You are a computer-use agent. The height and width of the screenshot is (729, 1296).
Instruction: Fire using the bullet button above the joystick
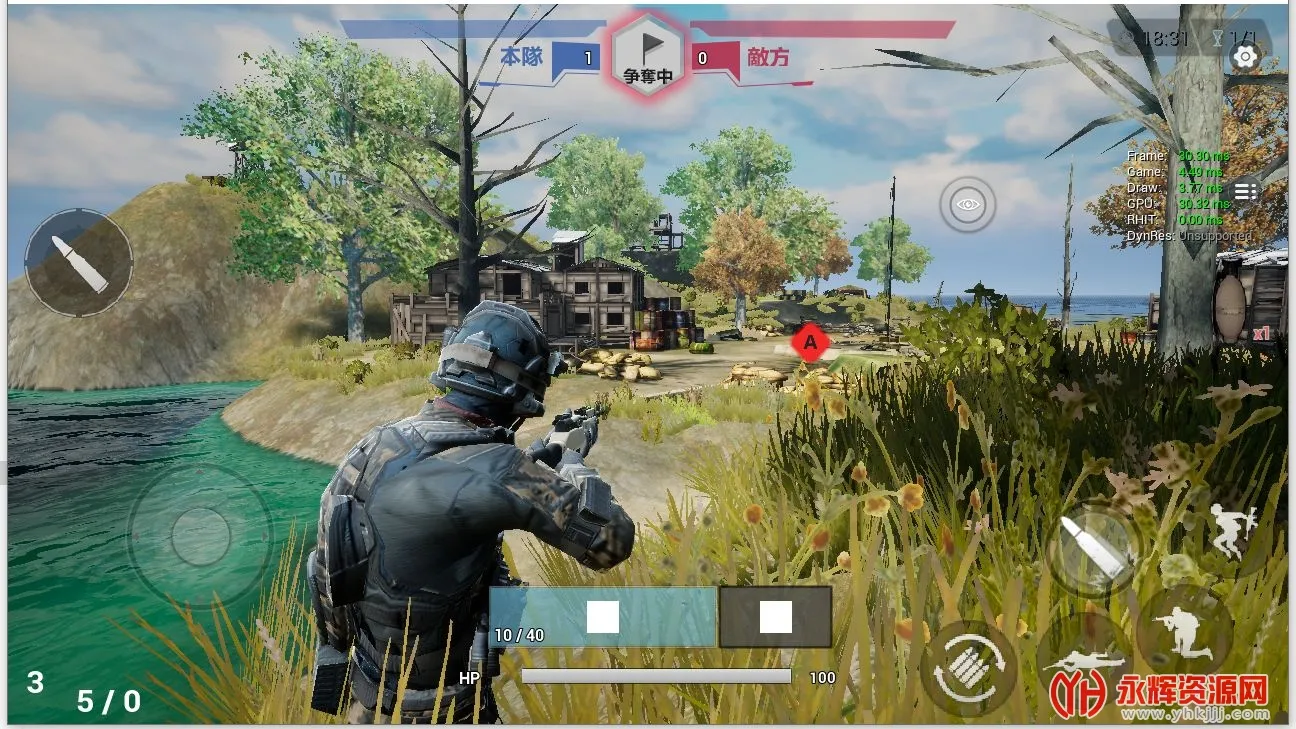(79, 262)
